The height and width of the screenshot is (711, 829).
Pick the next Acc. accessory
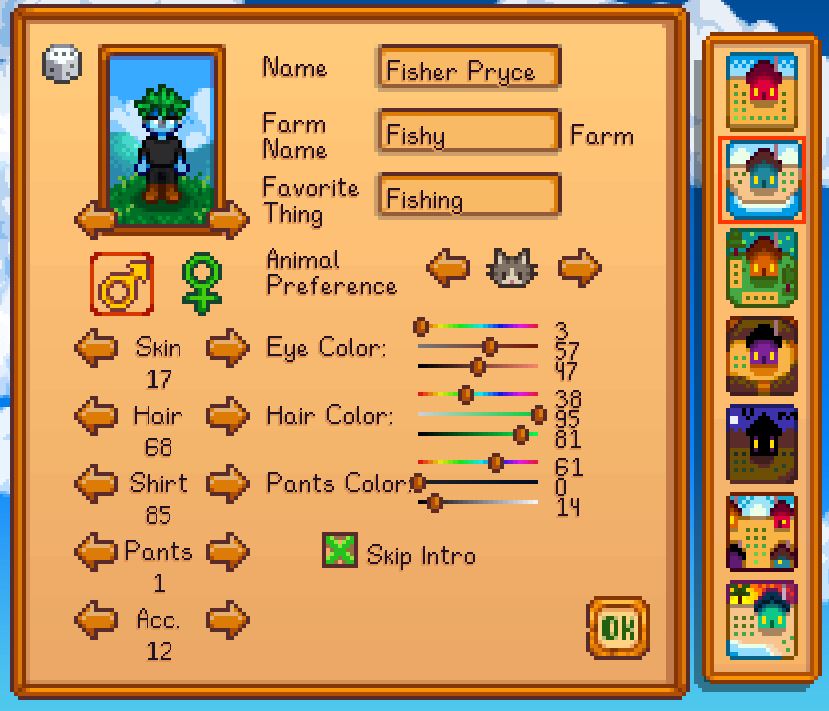tap(228, 619)
